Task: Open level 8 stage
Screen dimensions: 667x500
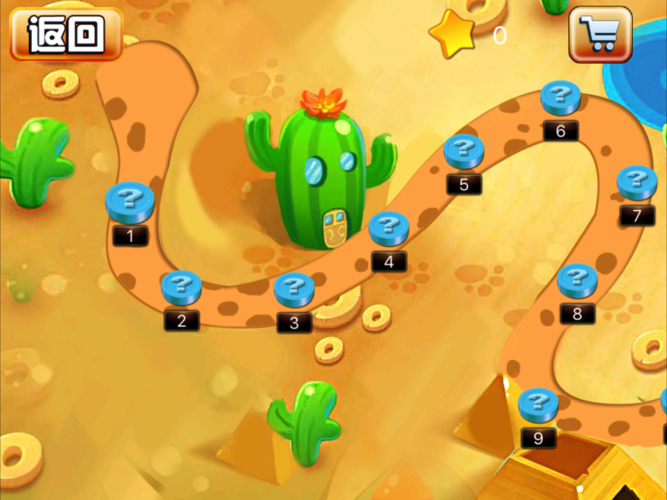Action: tap(577, 282)
